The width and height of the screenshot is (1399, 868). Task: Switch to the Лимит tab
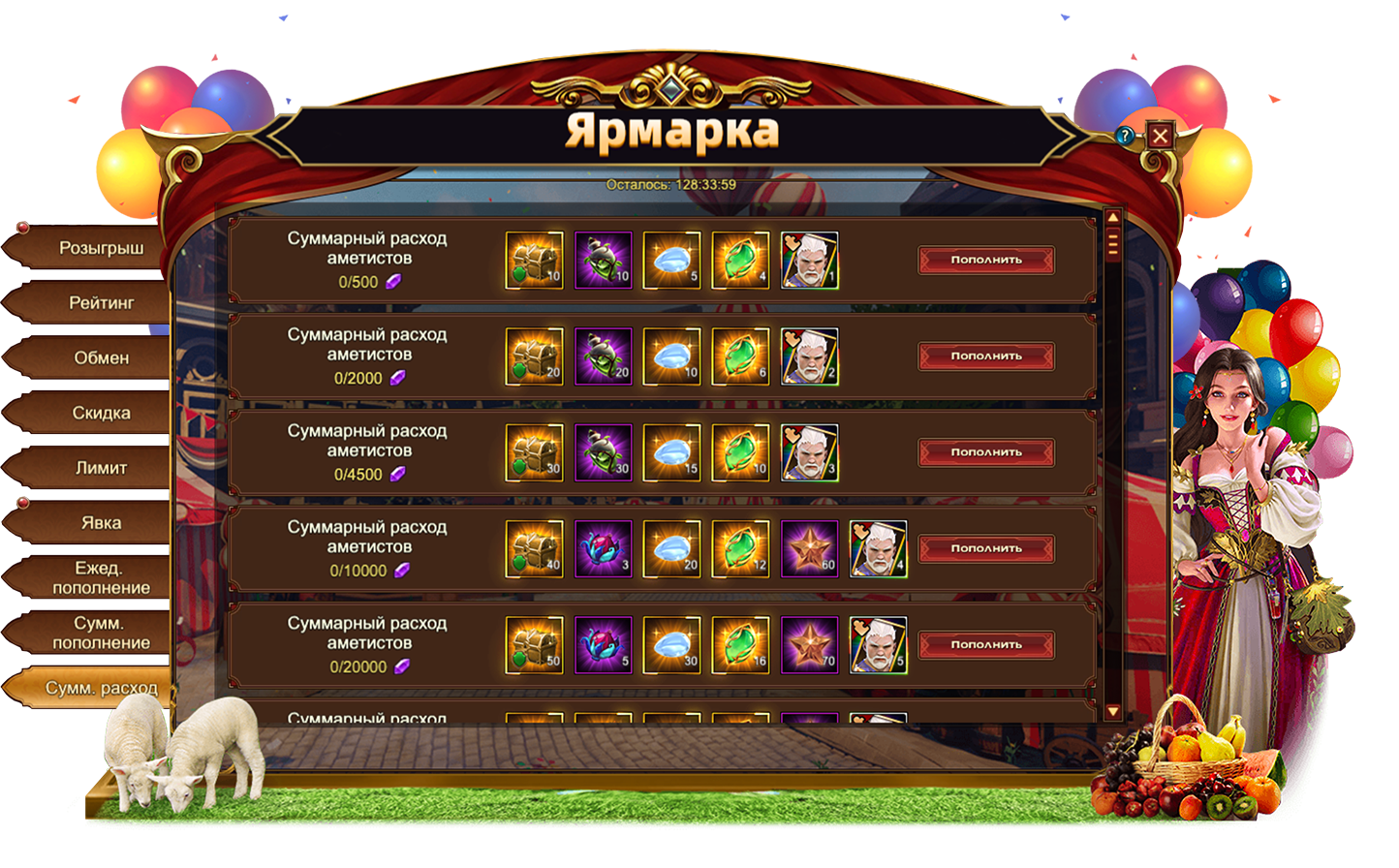coord(100,468)
